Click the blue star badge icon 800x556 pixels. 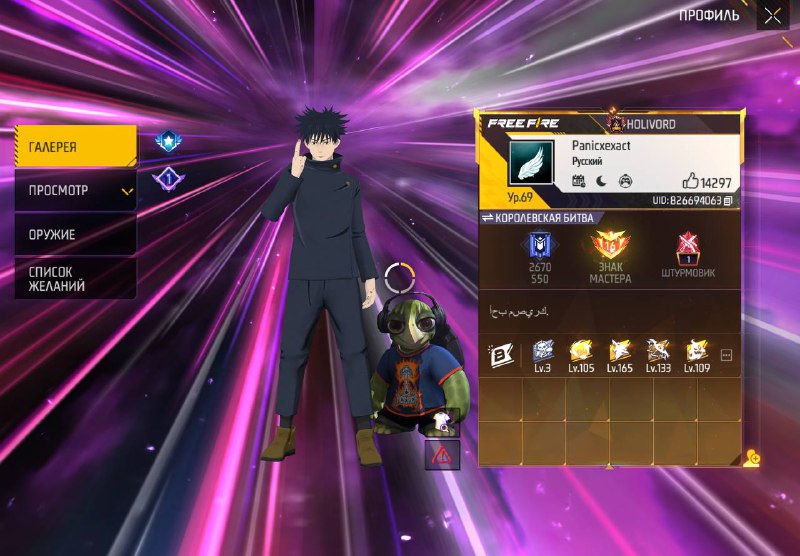tap(166, 142)
